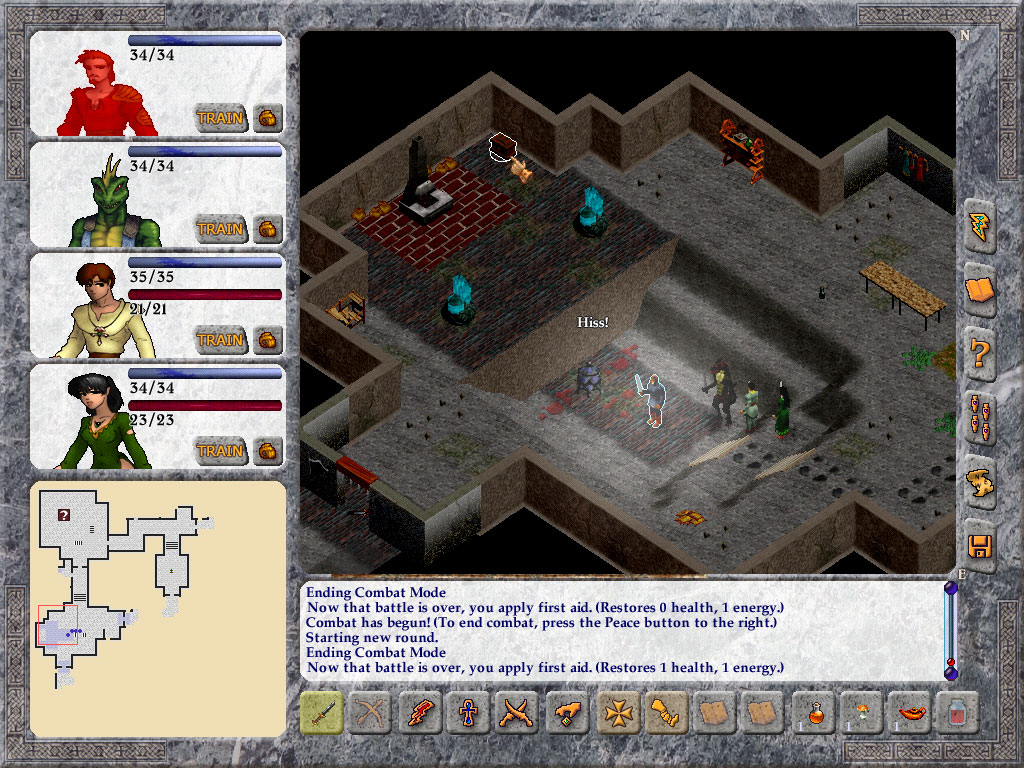Save the game with the floppy disk

pyautogui.click(x=980, y=546)
